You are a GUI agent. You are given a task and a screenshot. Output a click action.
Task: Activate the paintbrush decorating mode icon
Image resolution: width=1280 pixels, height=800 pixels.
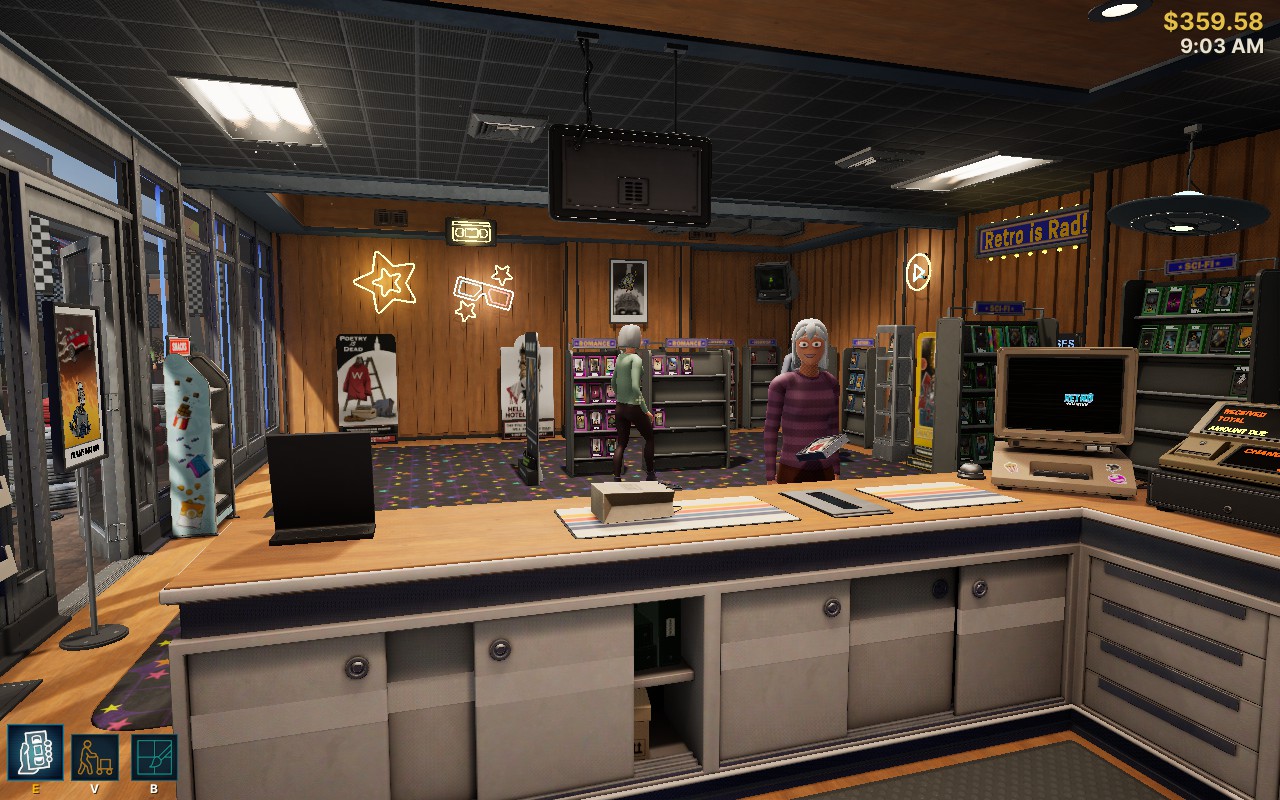pos(154,757)
